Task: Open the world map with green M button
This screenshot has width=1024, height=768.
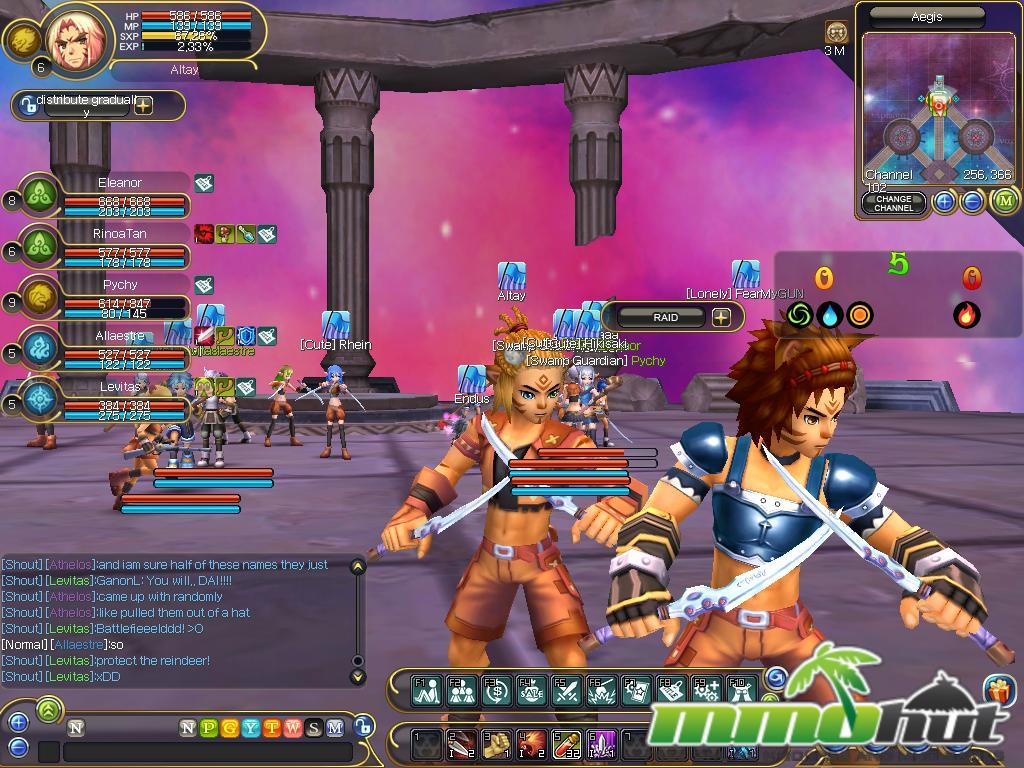Action: point(1004,201)
